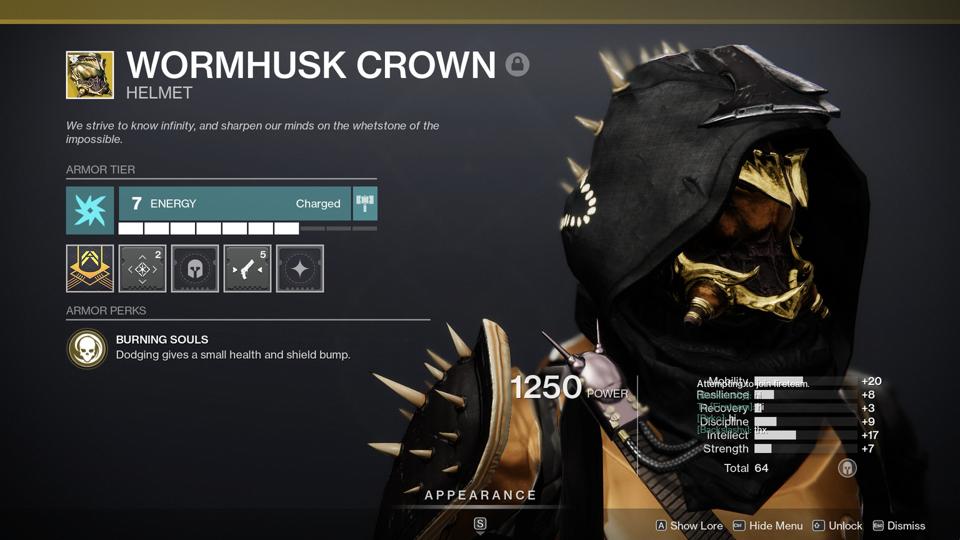Dismiss the item inspection screen

pos(899,526)
